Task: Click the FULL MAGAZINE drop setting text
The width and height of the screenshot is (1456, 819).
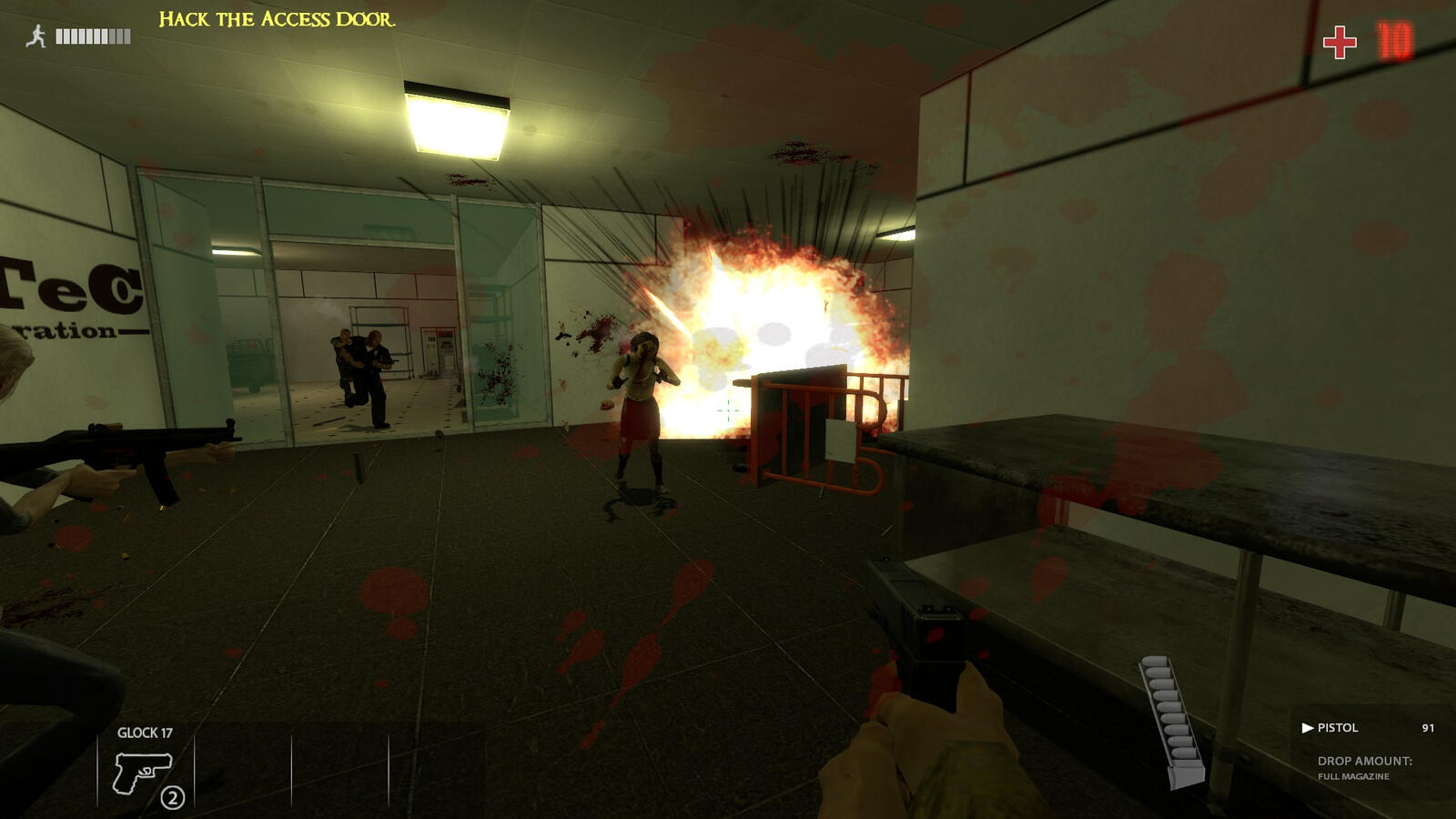Action: click(1356, 777)
